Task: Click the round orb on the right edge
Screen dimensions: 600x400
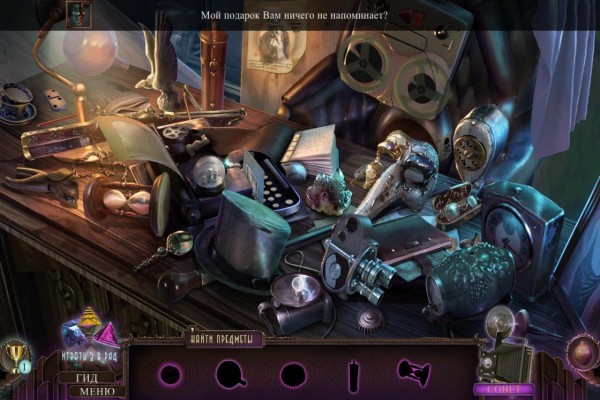Action: (581, 351)
